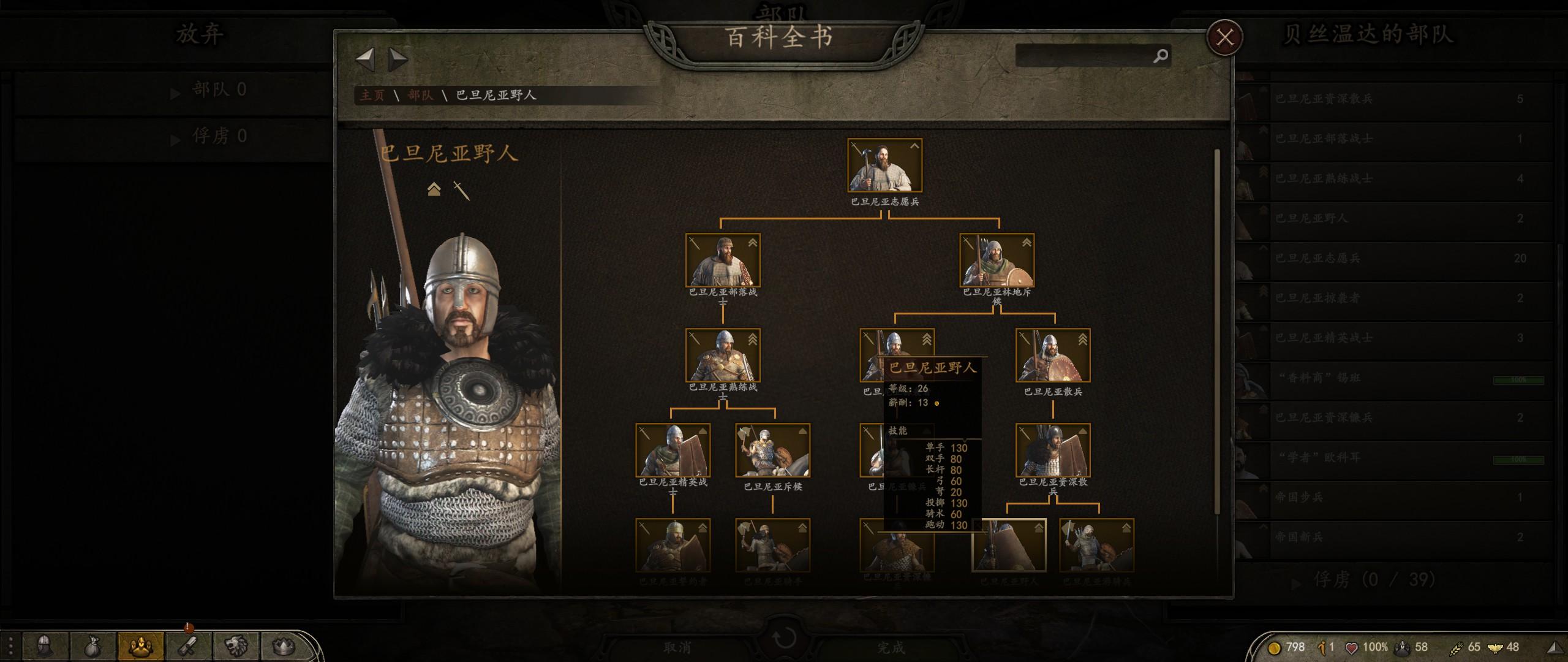This screenshot has width=1568, height=662.
Task: Click the encyclopedia search field
Action: [1084, 56]
